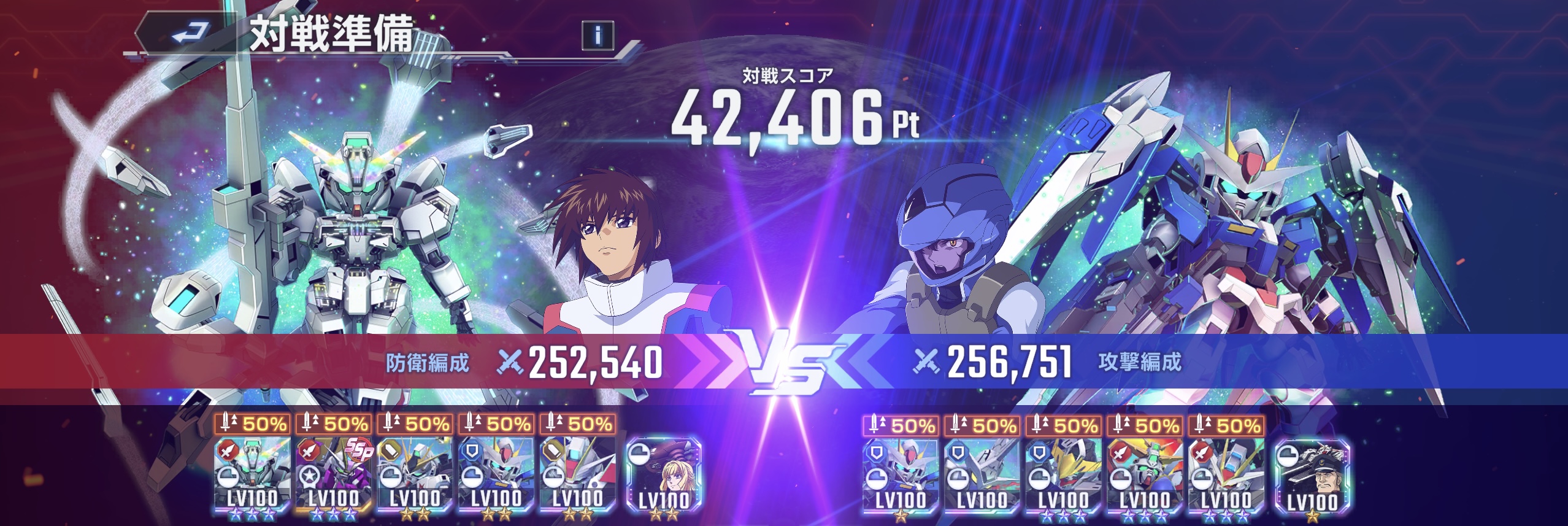Open the info panel with the "i" button

point(598,35)
